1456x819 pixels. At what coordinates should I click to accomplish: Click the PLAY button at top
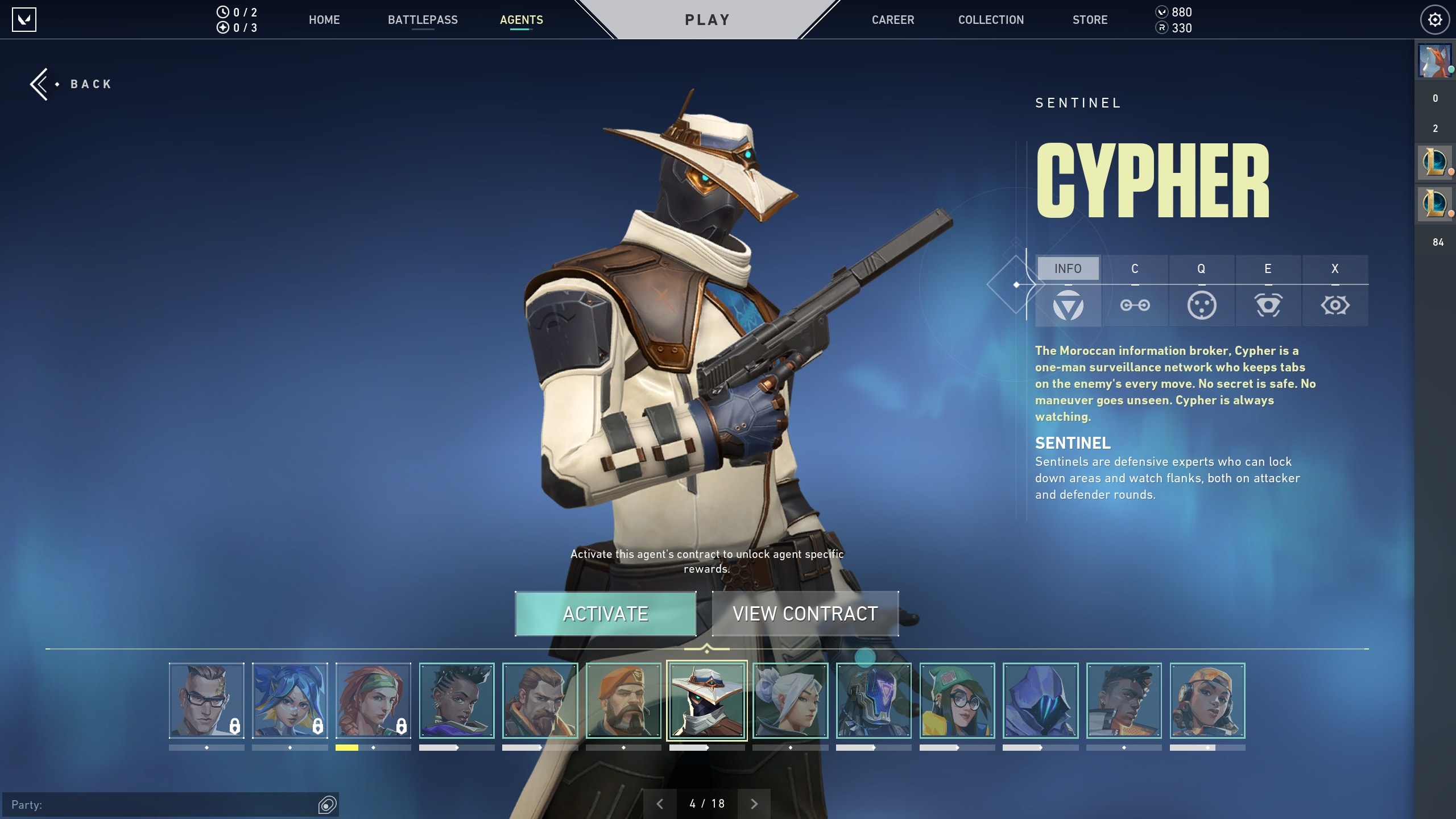707,20
